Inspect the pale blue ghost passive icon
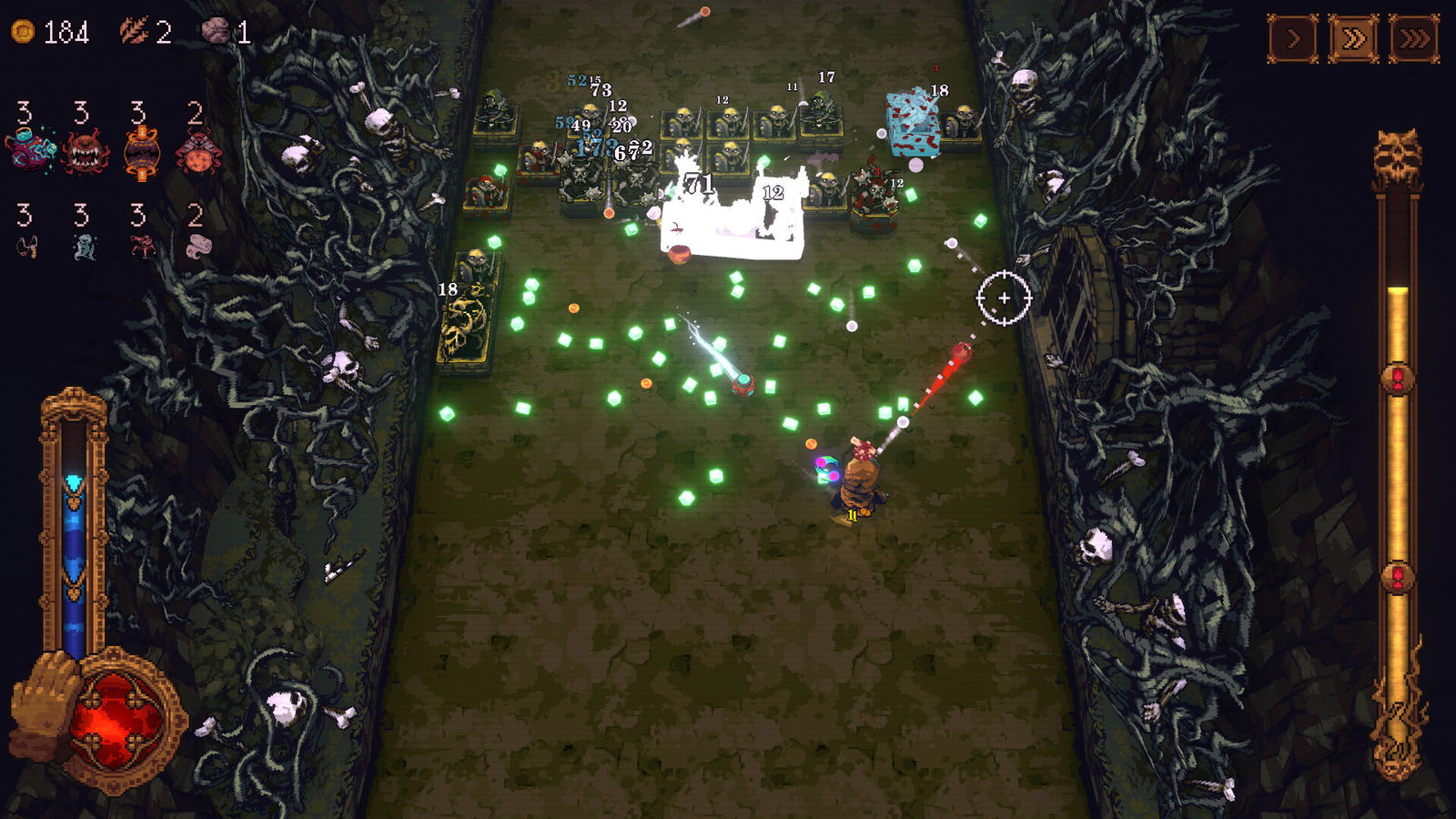This screenshot has height=819, width=1456. tap(84, 246)
